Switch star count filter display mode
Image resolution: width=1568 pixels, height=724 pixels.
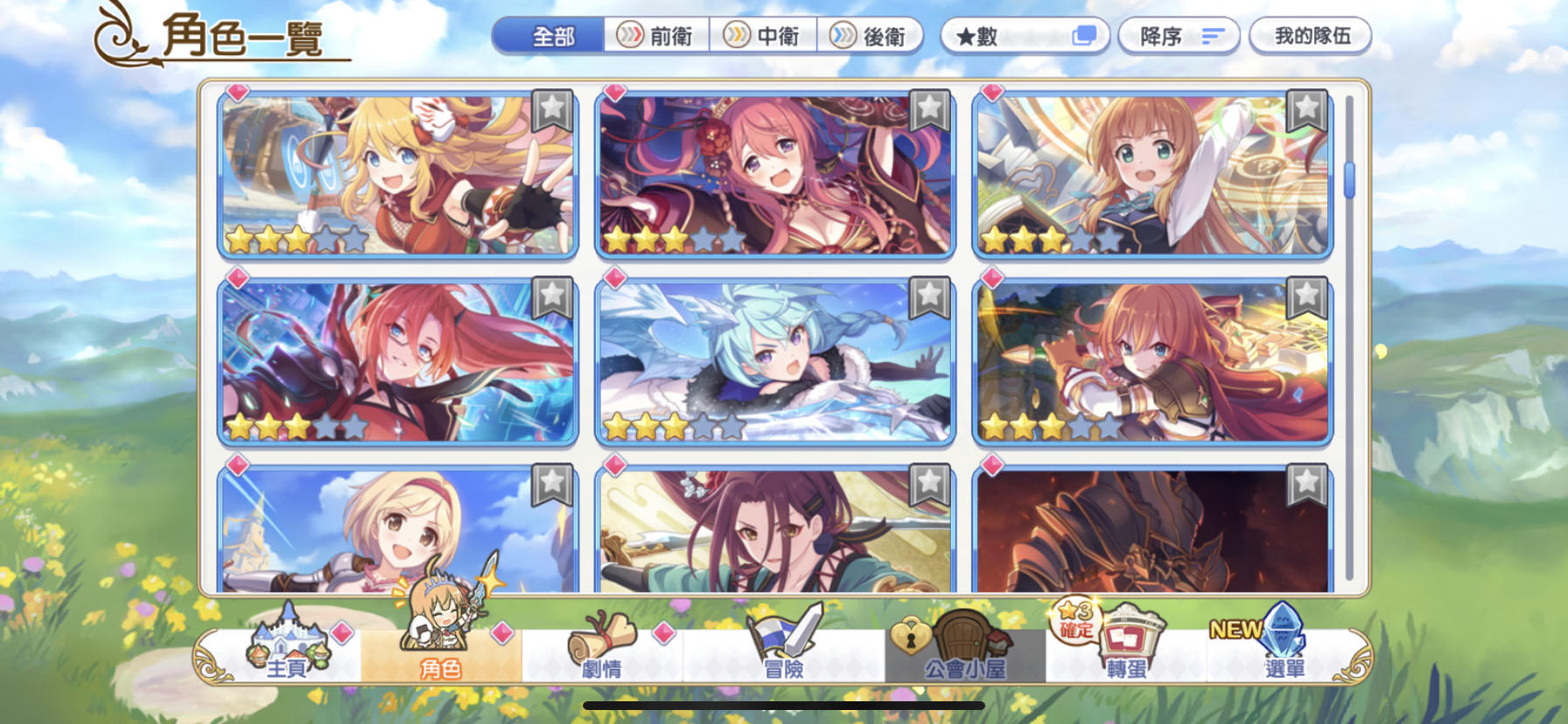click(1085, 33)
